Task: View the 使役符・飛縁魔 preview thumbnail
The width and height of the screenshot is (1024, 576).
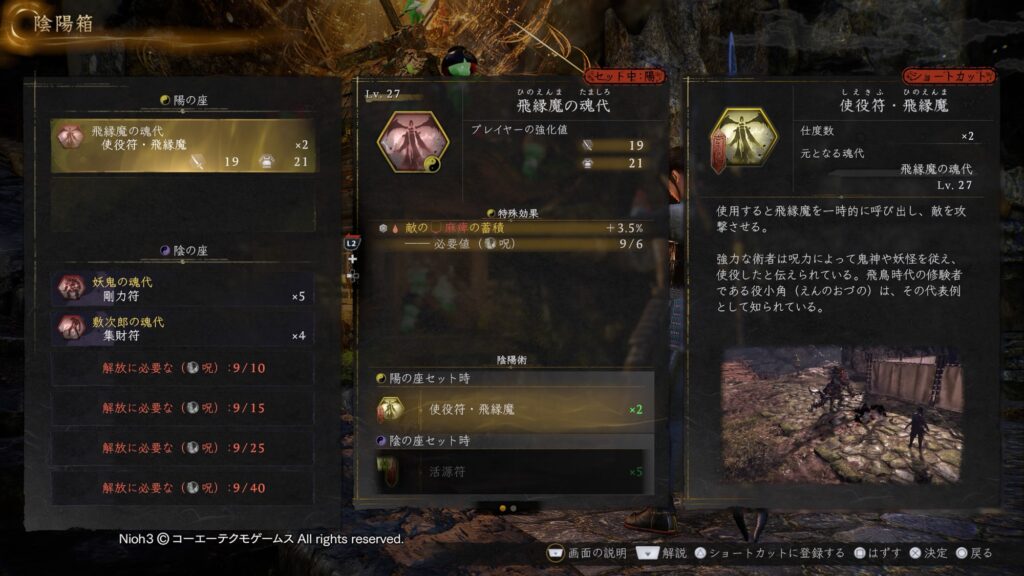Action: 842,414
